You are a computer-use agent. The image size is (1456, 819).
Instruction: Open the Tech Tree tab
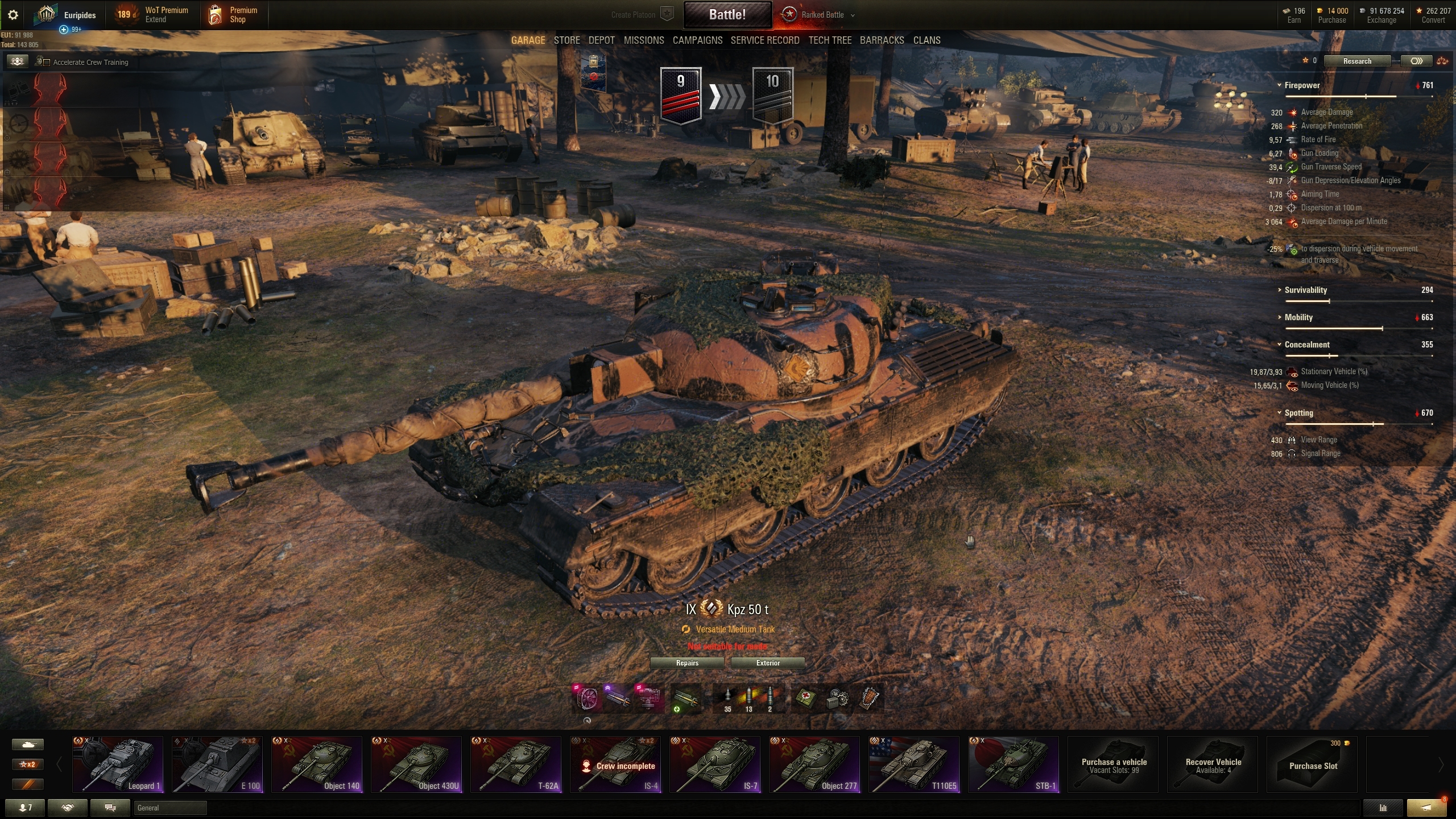click(x=830, y=40)
